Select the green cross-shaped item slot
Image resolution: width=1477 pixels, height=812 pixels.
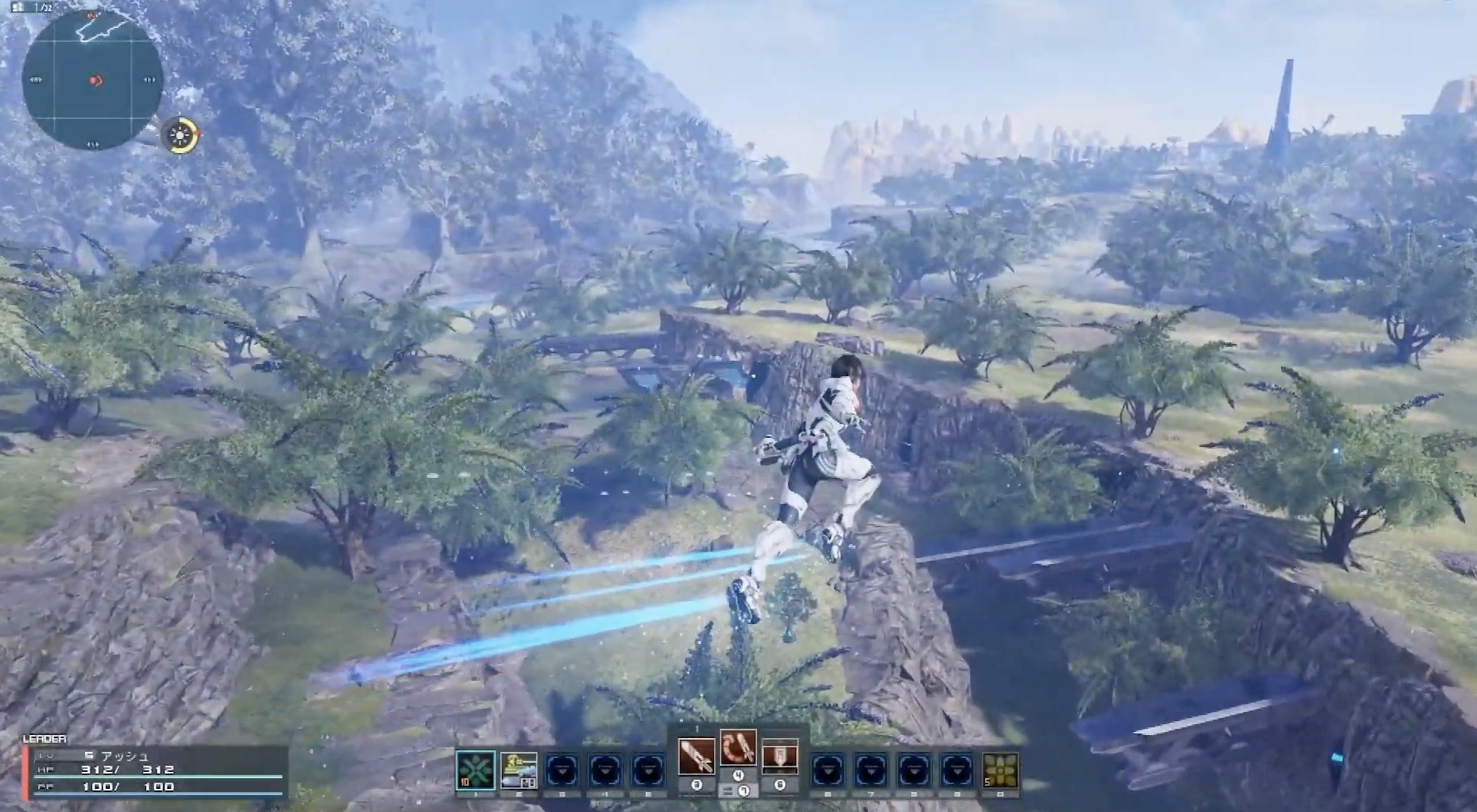475,770
